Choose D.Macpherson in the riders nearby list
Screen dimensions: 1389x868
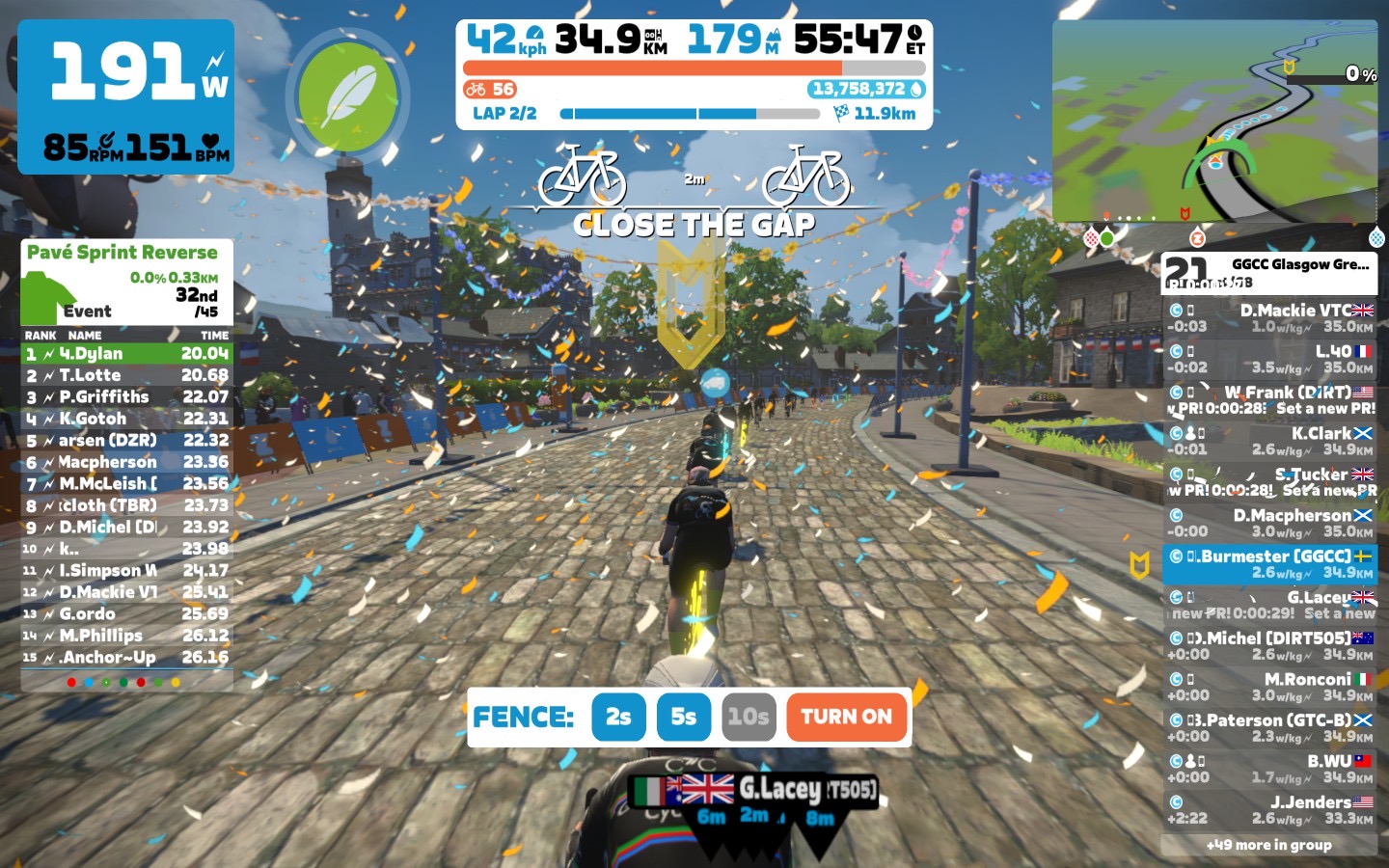pos(1269,523)
